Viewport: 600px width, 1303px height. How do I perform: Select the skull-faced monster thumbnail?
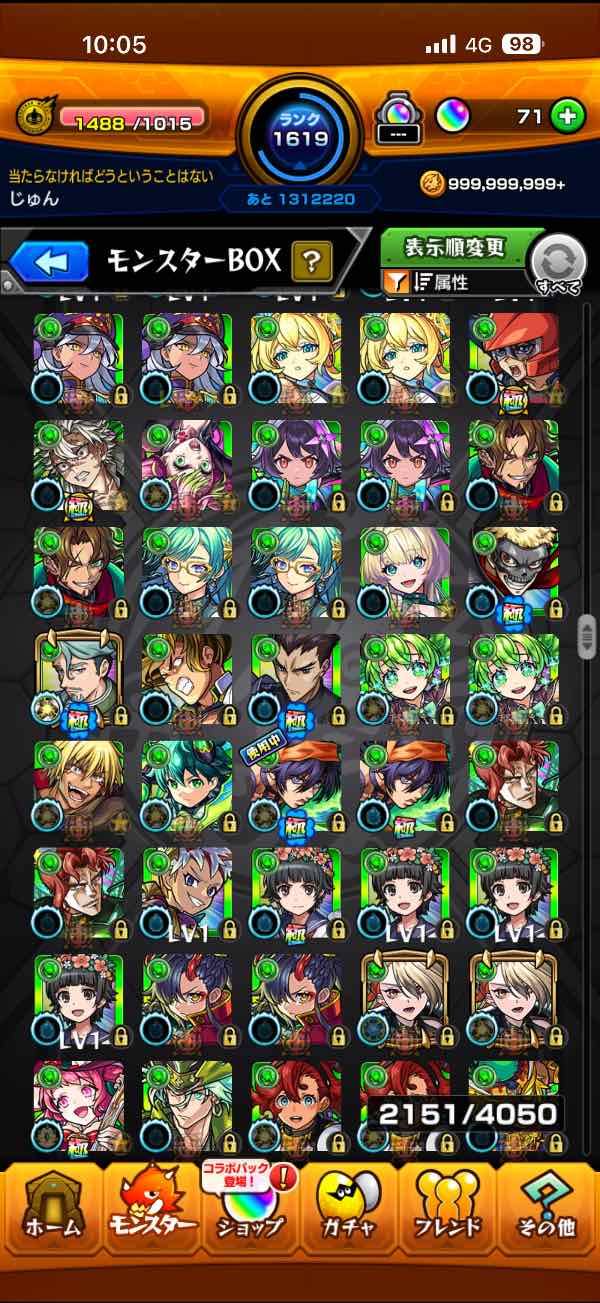coord(513,572)
